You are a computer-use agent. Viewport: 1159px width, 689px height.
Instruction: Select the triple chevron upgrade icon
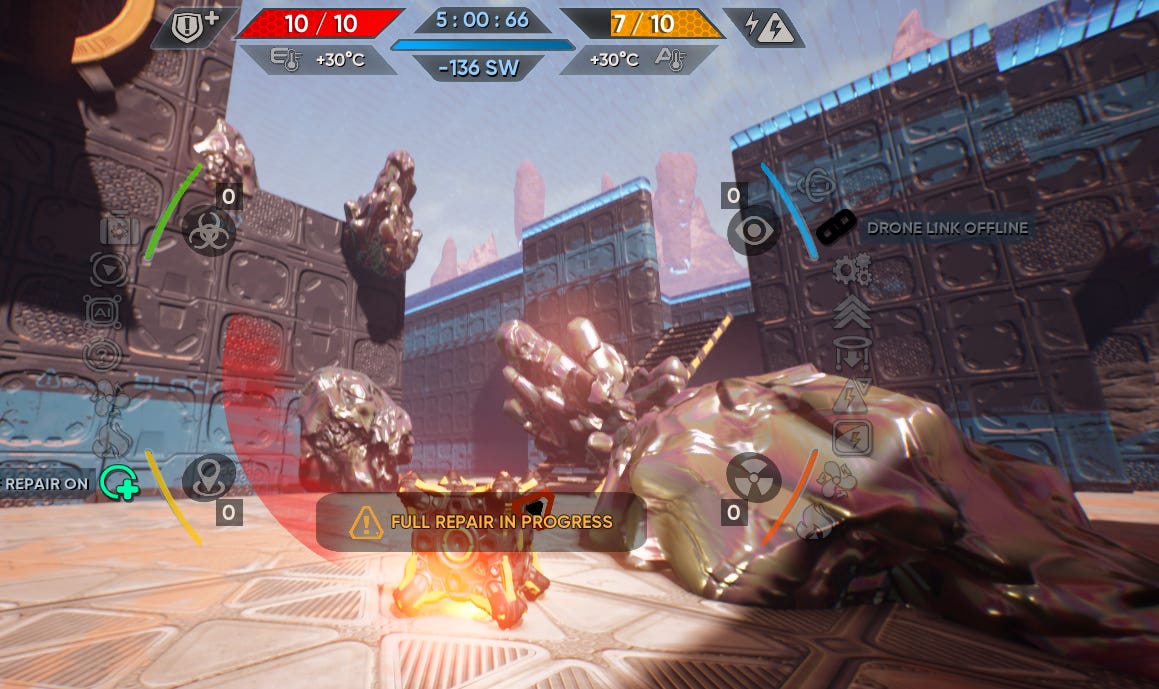coord(851,311)
